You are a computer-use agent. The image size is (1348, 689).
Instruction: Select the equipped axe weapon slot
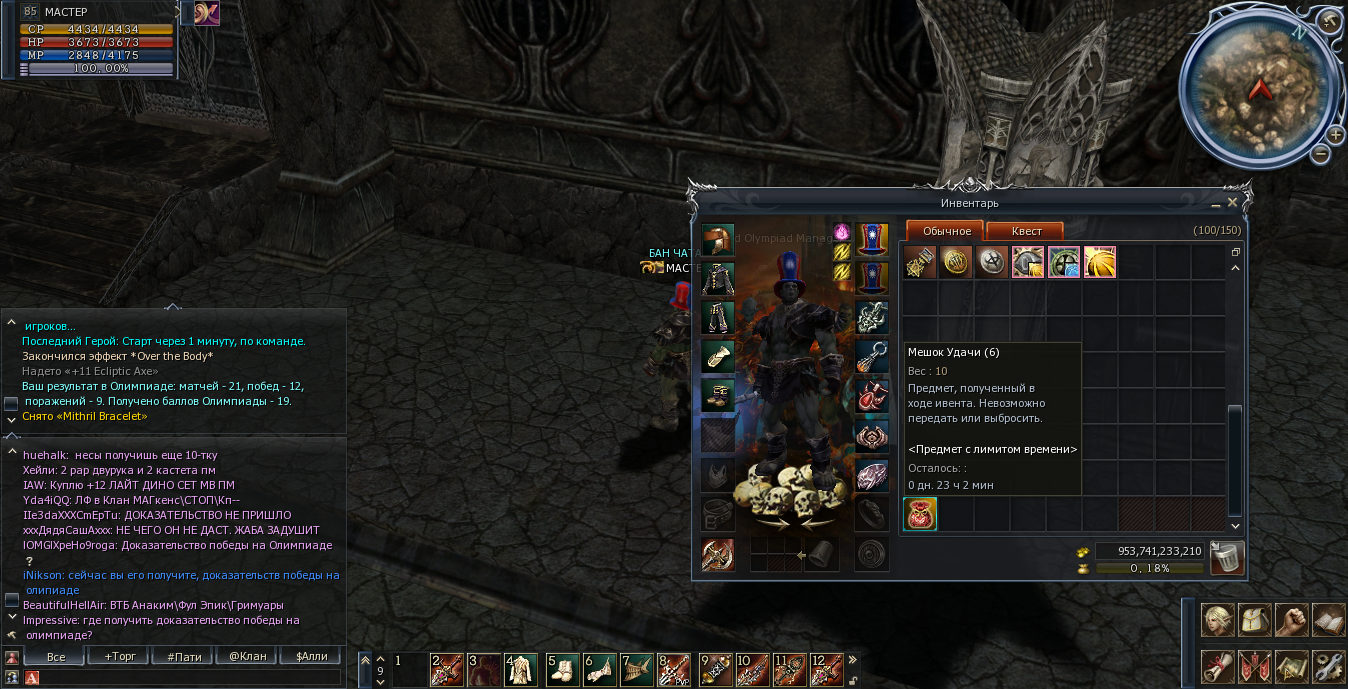(717, 554)
